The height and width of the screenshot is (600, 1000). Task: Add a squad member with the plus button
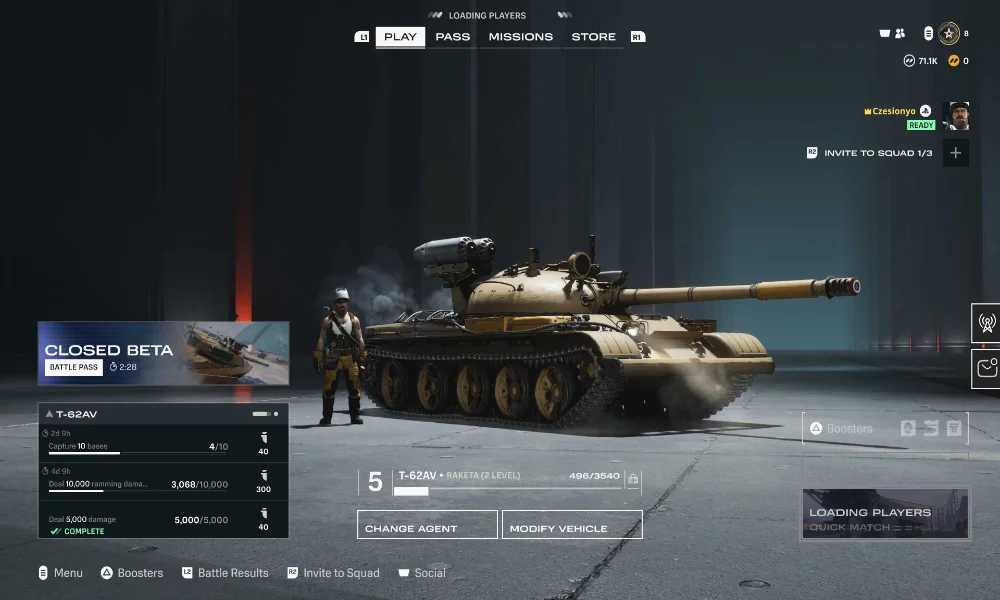coord(956,153)
